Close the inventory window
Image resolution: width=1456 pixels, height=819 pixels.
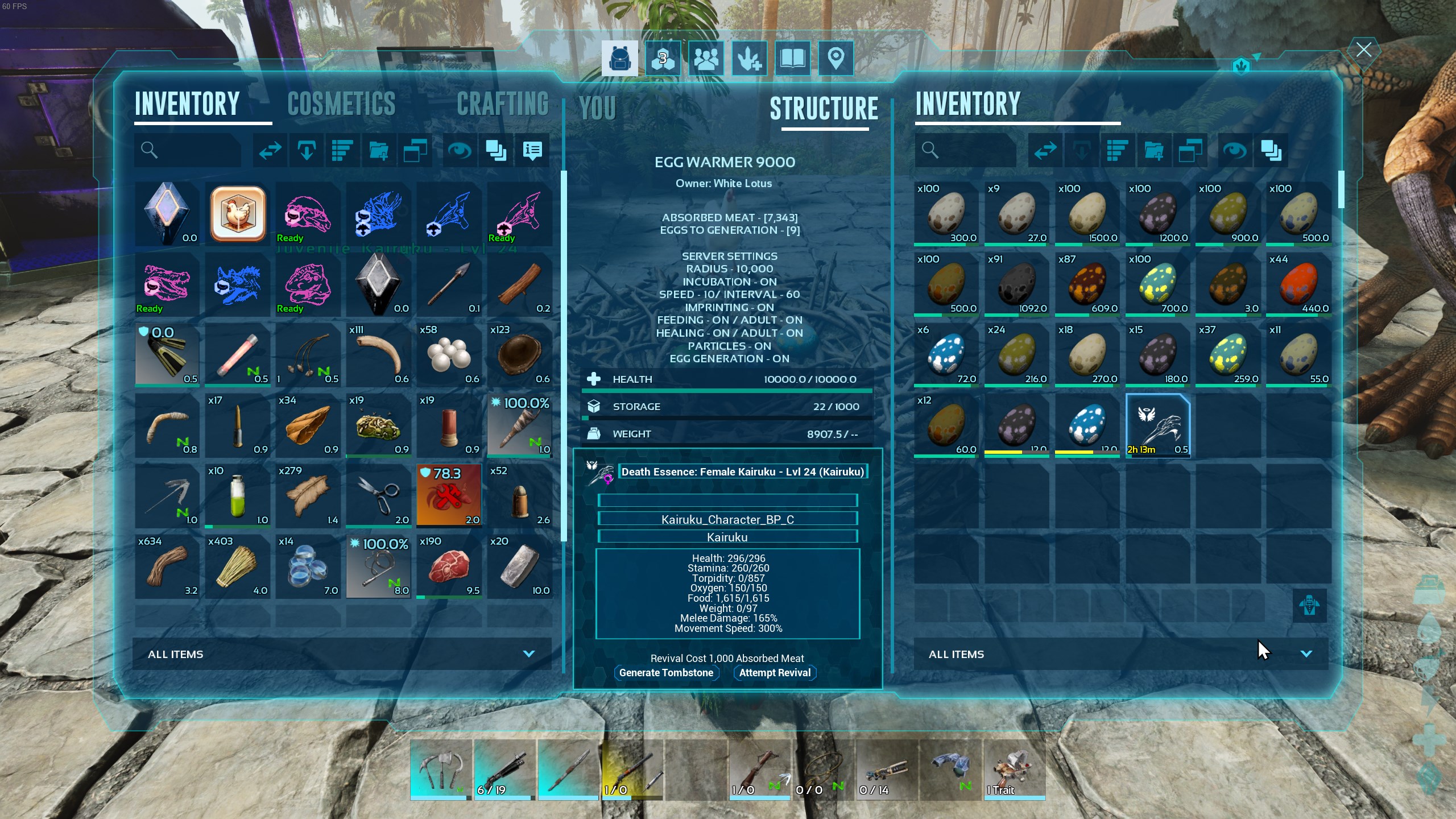click(x=1363, y=50)
